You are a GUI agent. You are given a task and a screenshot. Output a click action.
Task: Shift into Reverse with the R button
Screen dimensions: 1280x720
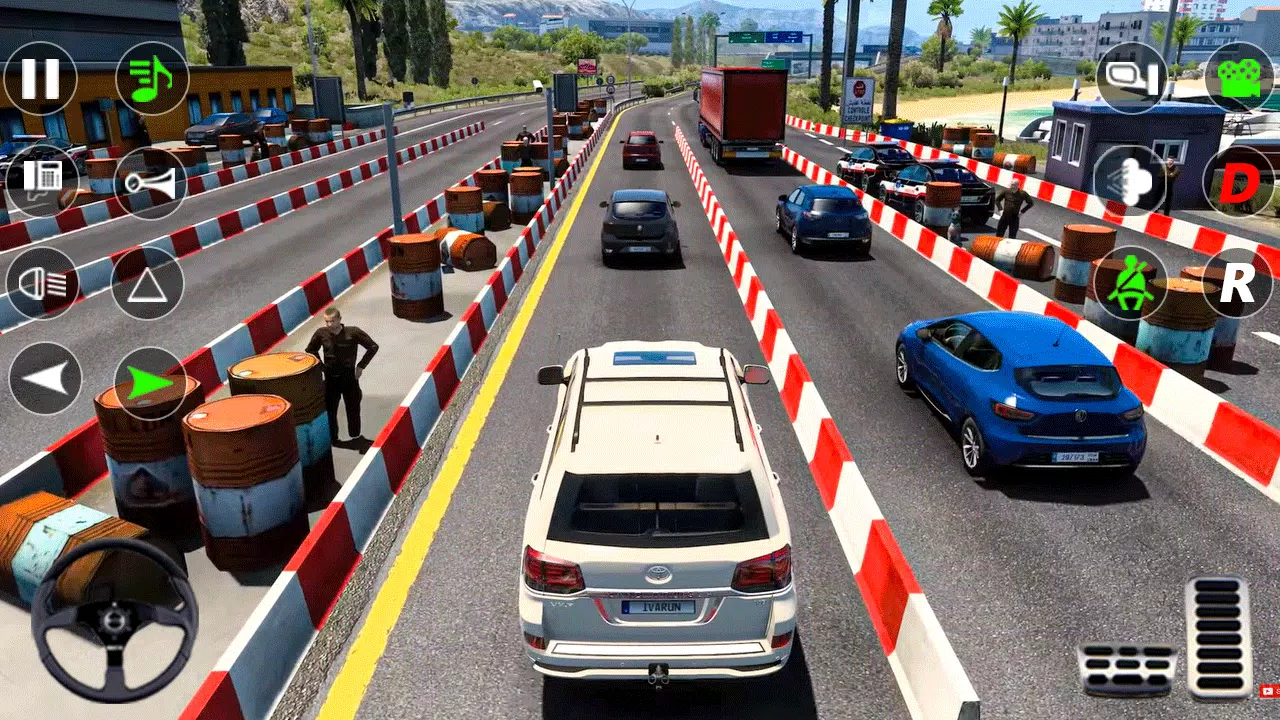(1237, 283)
